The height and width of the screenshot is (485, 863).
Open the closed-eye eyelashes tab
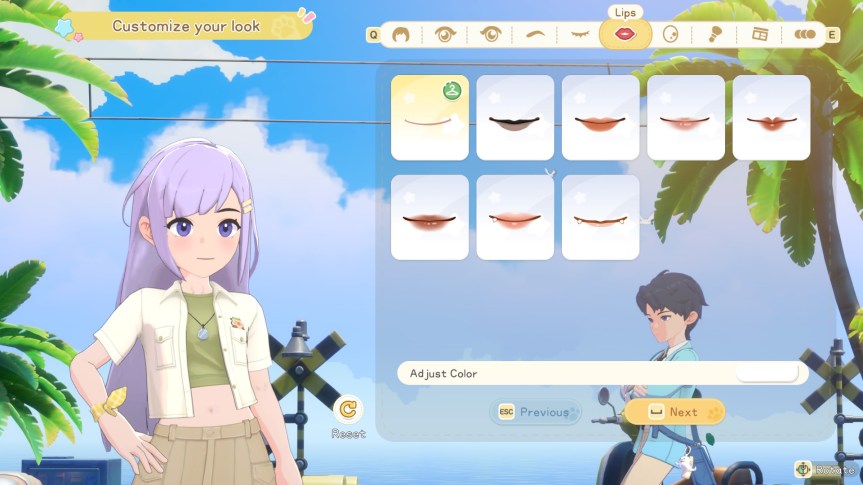coord(580,35)
